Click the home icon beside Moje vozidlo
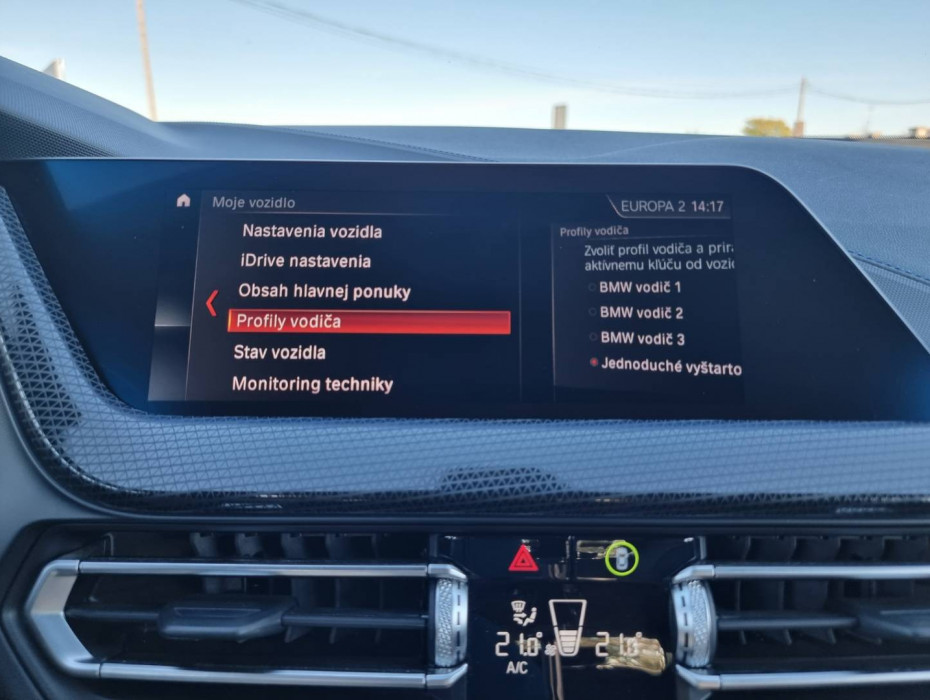Image resolution: width=930 pixels, height=700 pixels. 183,201
